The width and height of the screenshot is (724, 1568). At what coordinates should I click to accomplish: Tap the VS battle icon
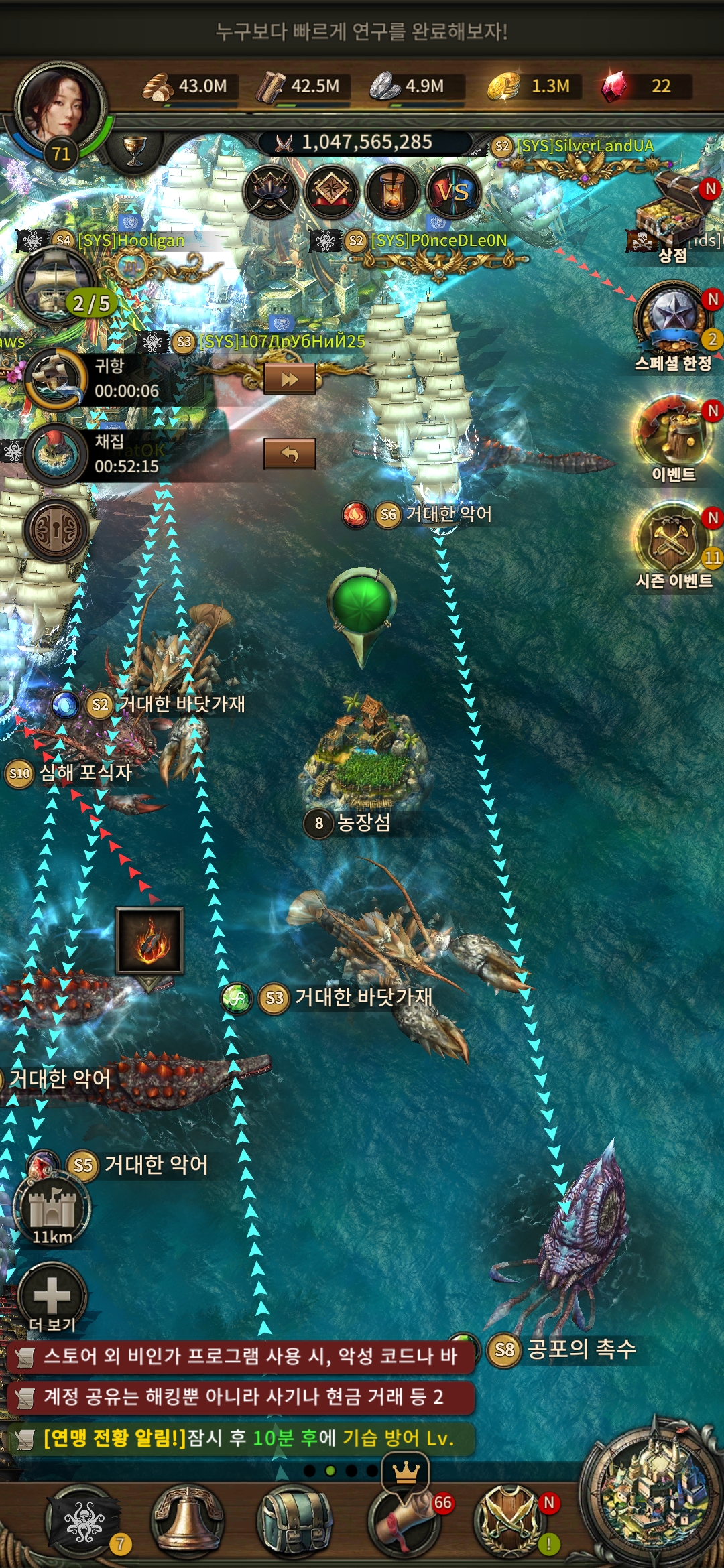pos(452,193)
